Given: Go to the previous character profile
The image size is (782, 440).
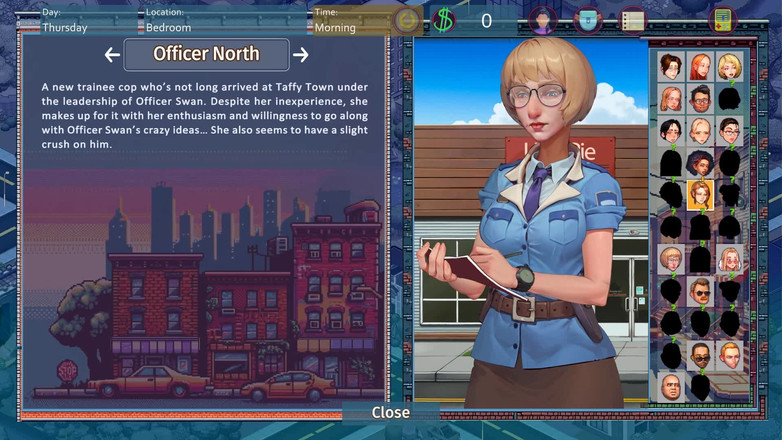Looking at the screenshot, I should pos(112,55).
